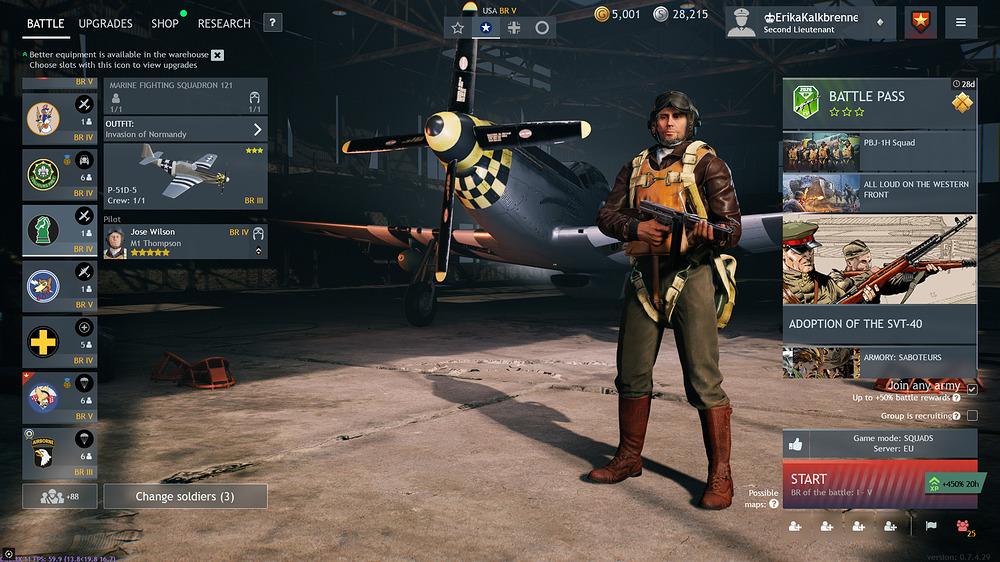Close the warehouse equipment notification

point(218,55)
